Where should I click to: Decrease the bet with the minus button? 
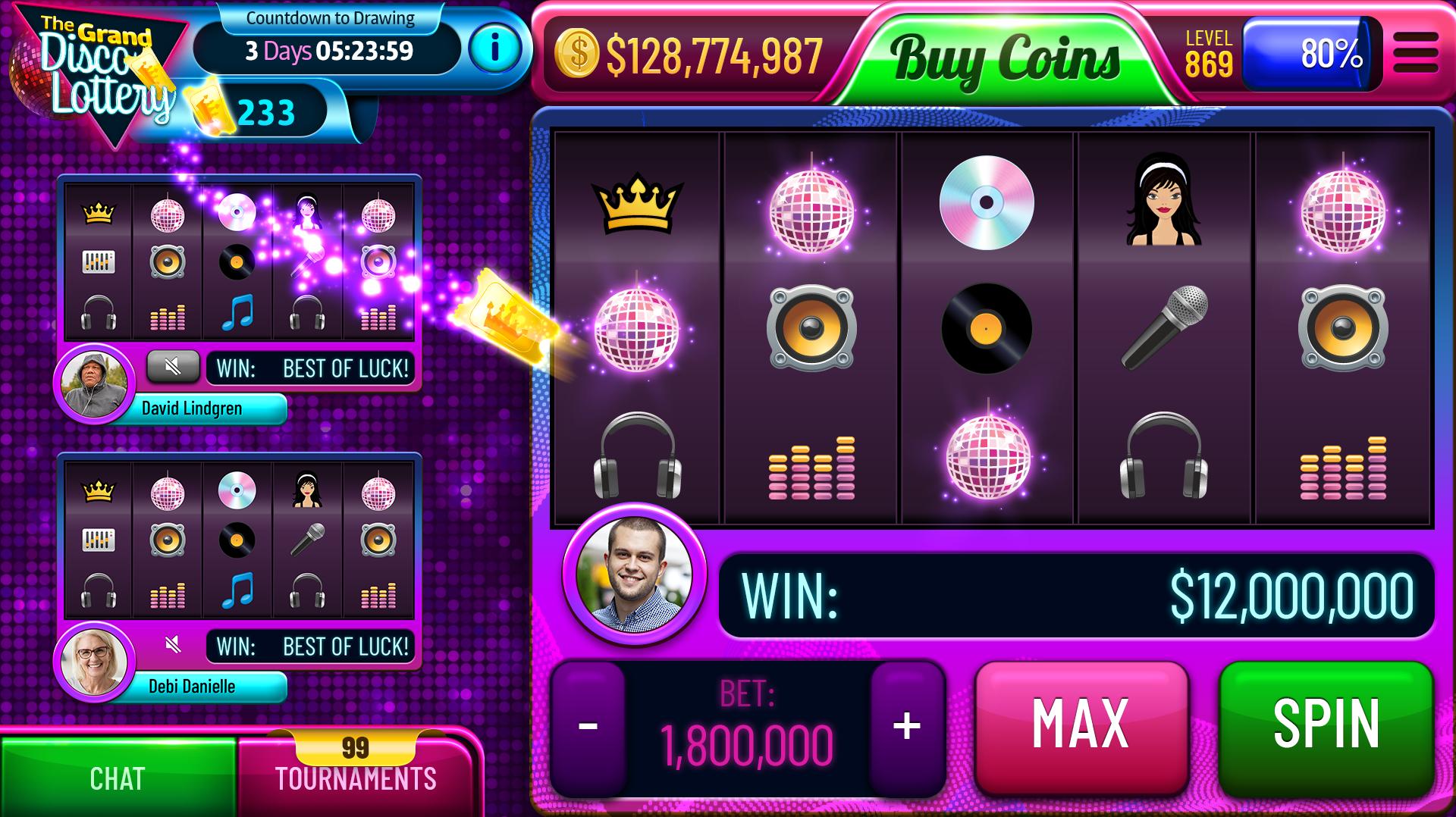pyautogui.click(x=588, y=726)
